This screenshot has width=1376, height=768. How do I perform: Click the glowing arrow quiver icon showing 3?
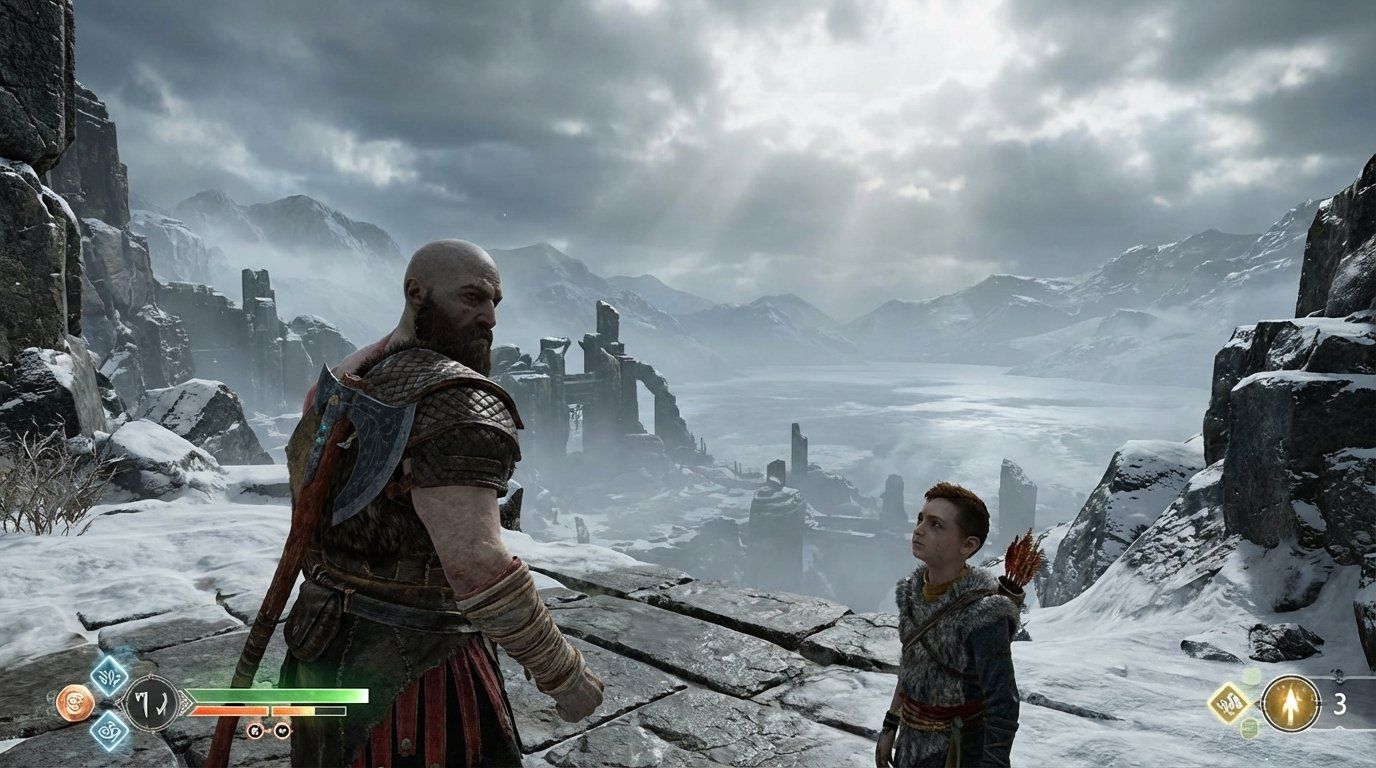(x=1290, y=703)
